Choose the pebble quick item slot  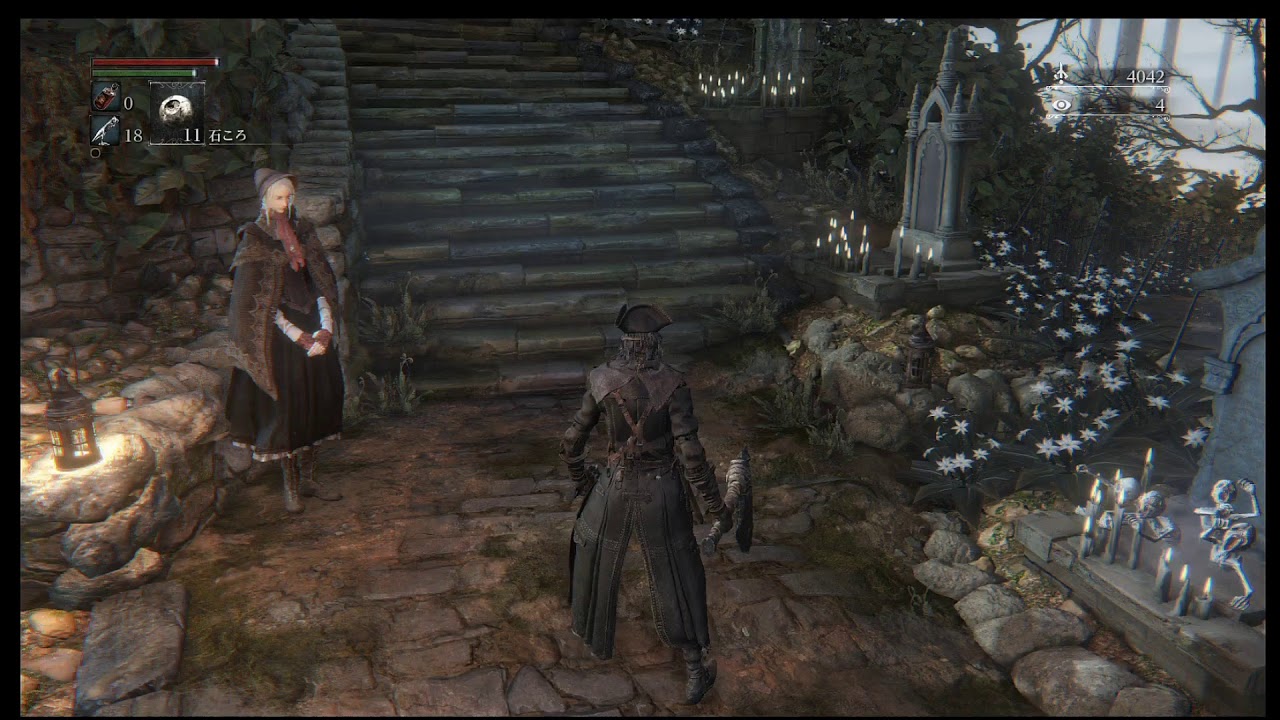click(x=177, y=112)
